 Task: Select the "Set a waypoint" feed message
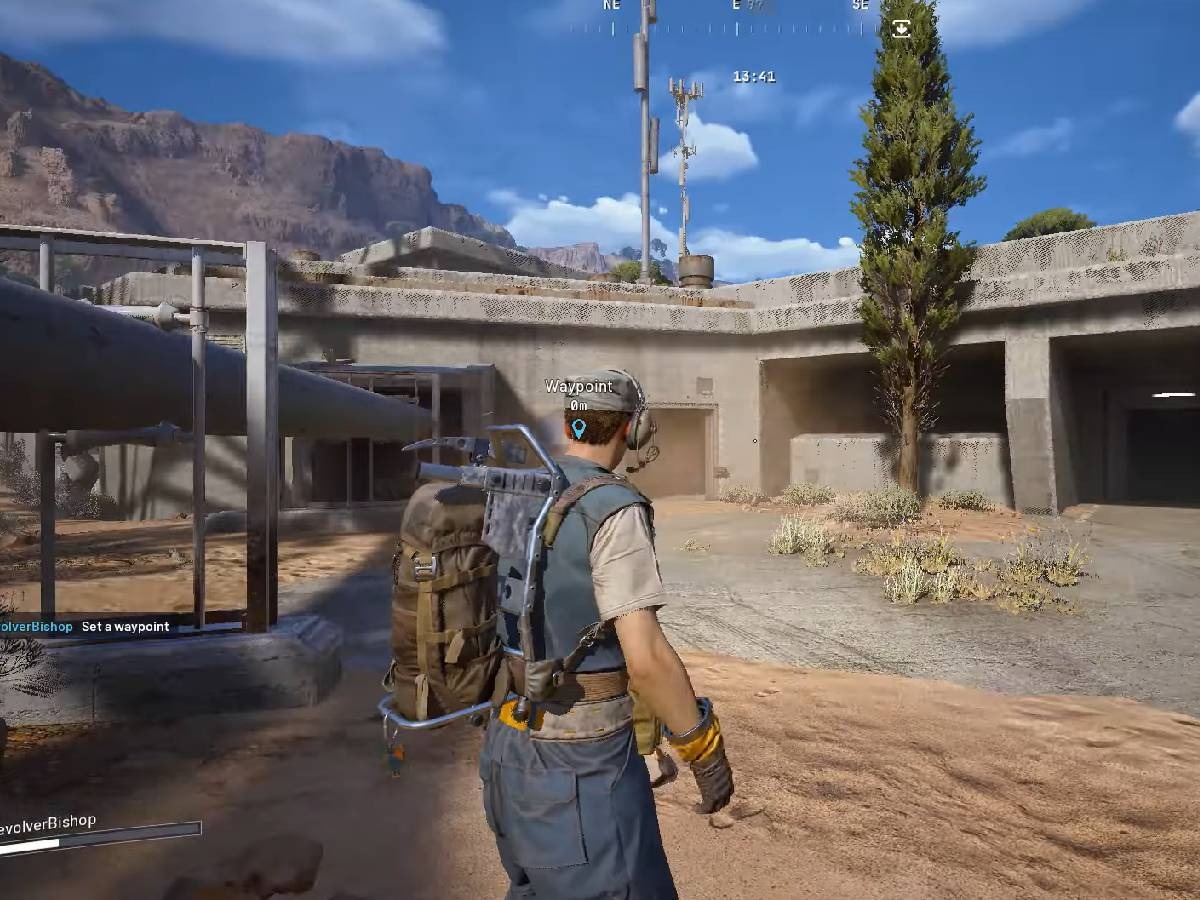pos(125,627)
